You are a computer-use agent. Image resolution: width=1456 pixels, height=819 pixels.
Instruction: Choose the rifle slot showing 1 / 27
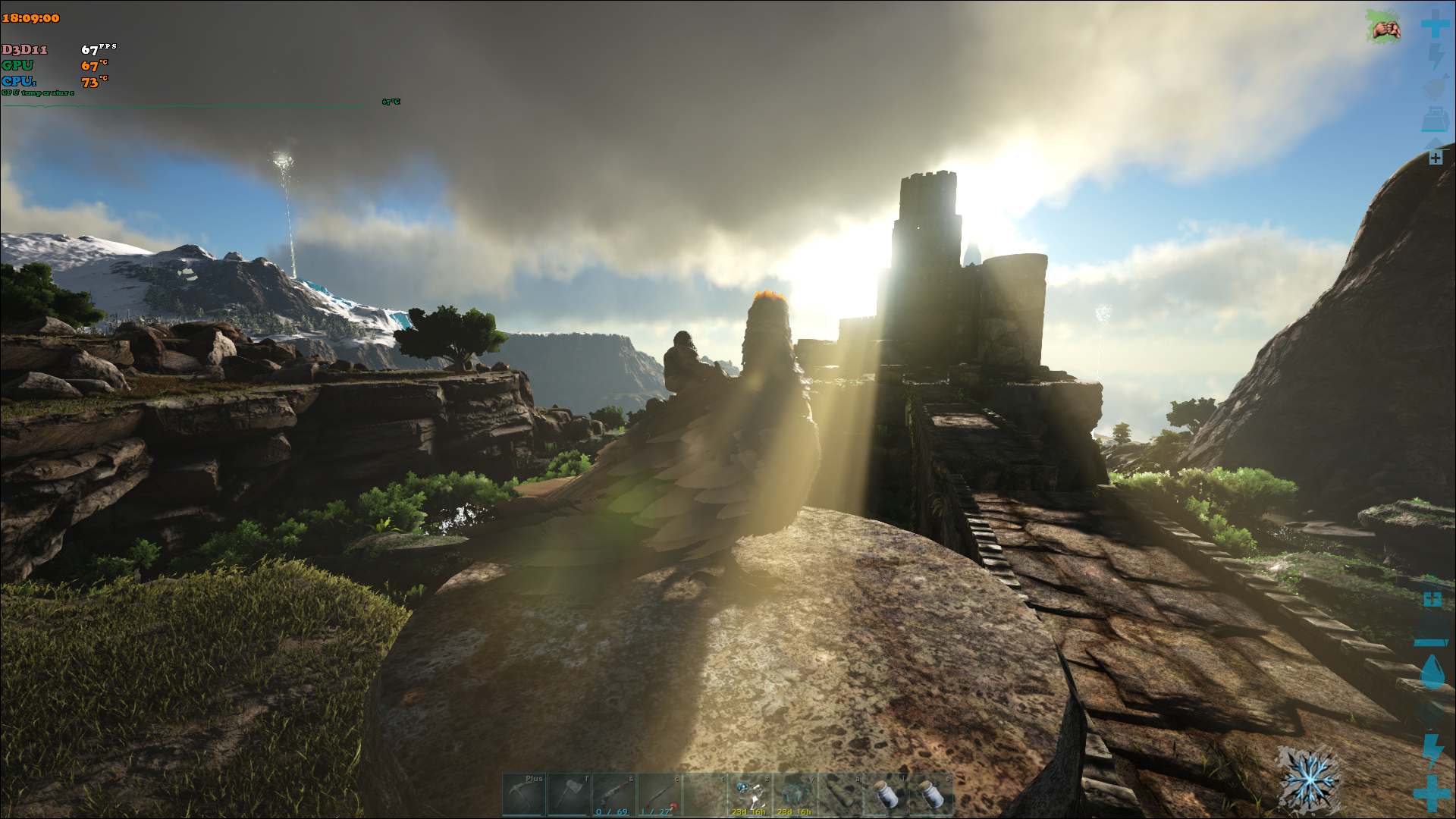pos(660,794)
